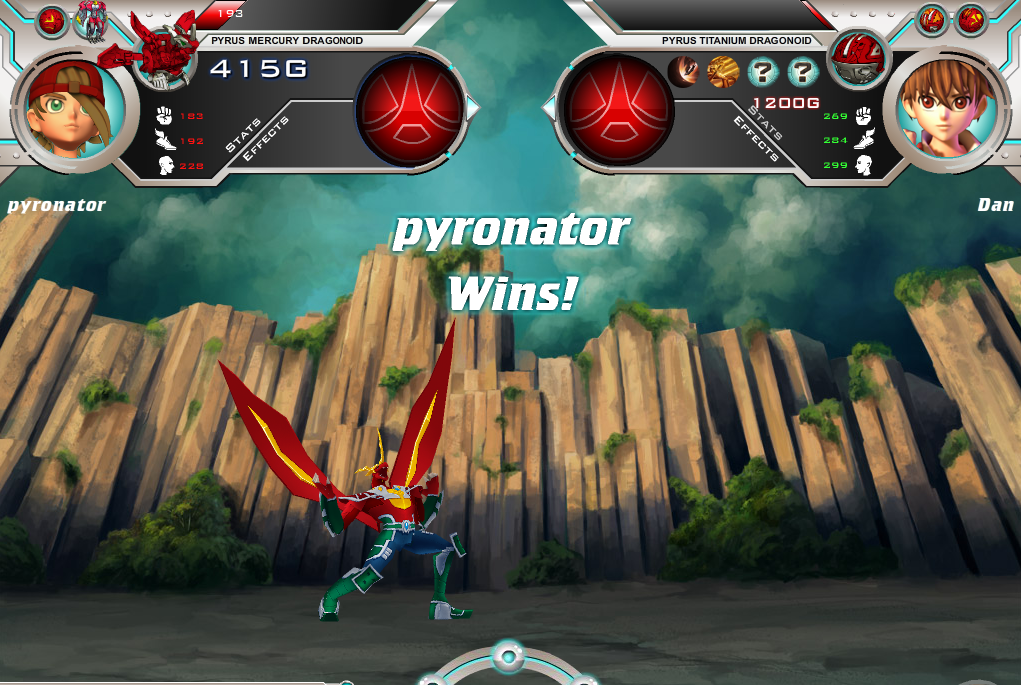
Task: Click the glowing orb atop the bottom arc
Action: coord(508,657)
